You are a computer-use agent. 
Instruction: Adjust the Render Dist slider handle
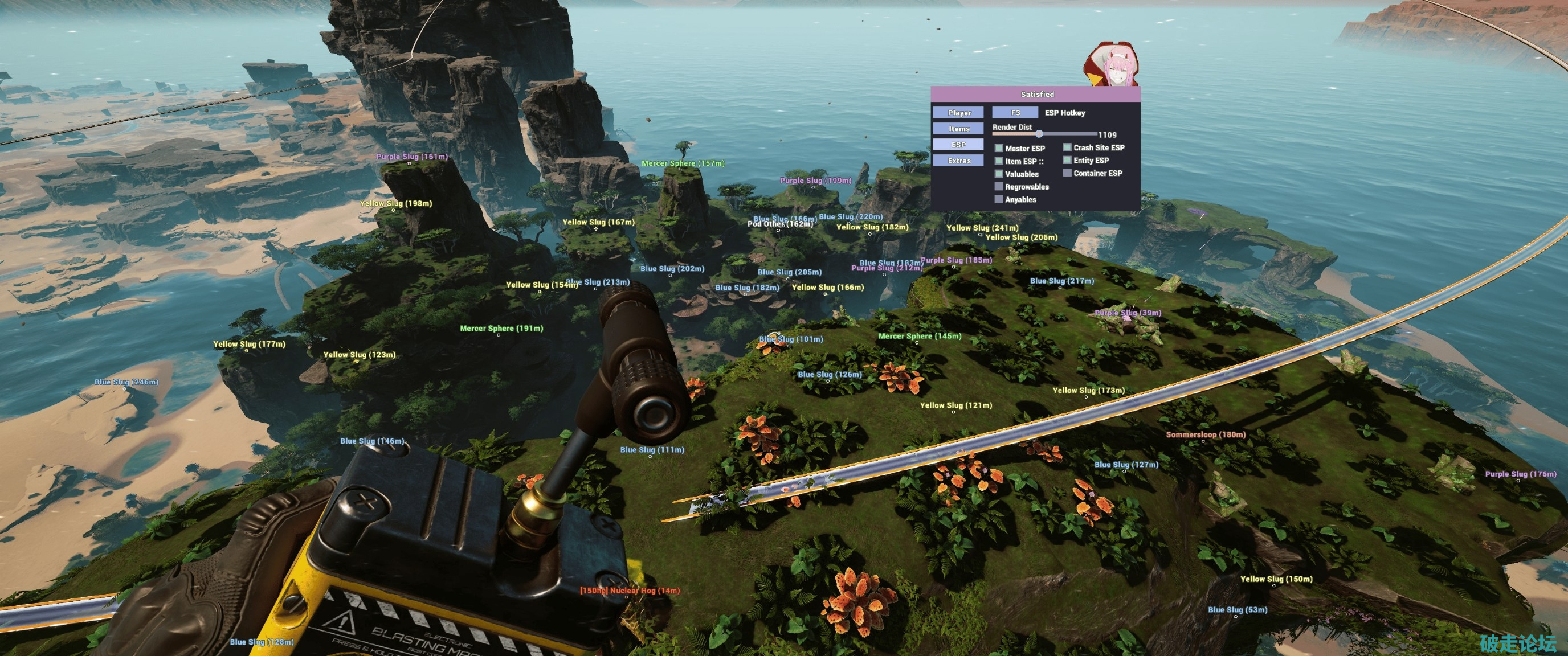pyautogui.click(x=1039, y=134)
